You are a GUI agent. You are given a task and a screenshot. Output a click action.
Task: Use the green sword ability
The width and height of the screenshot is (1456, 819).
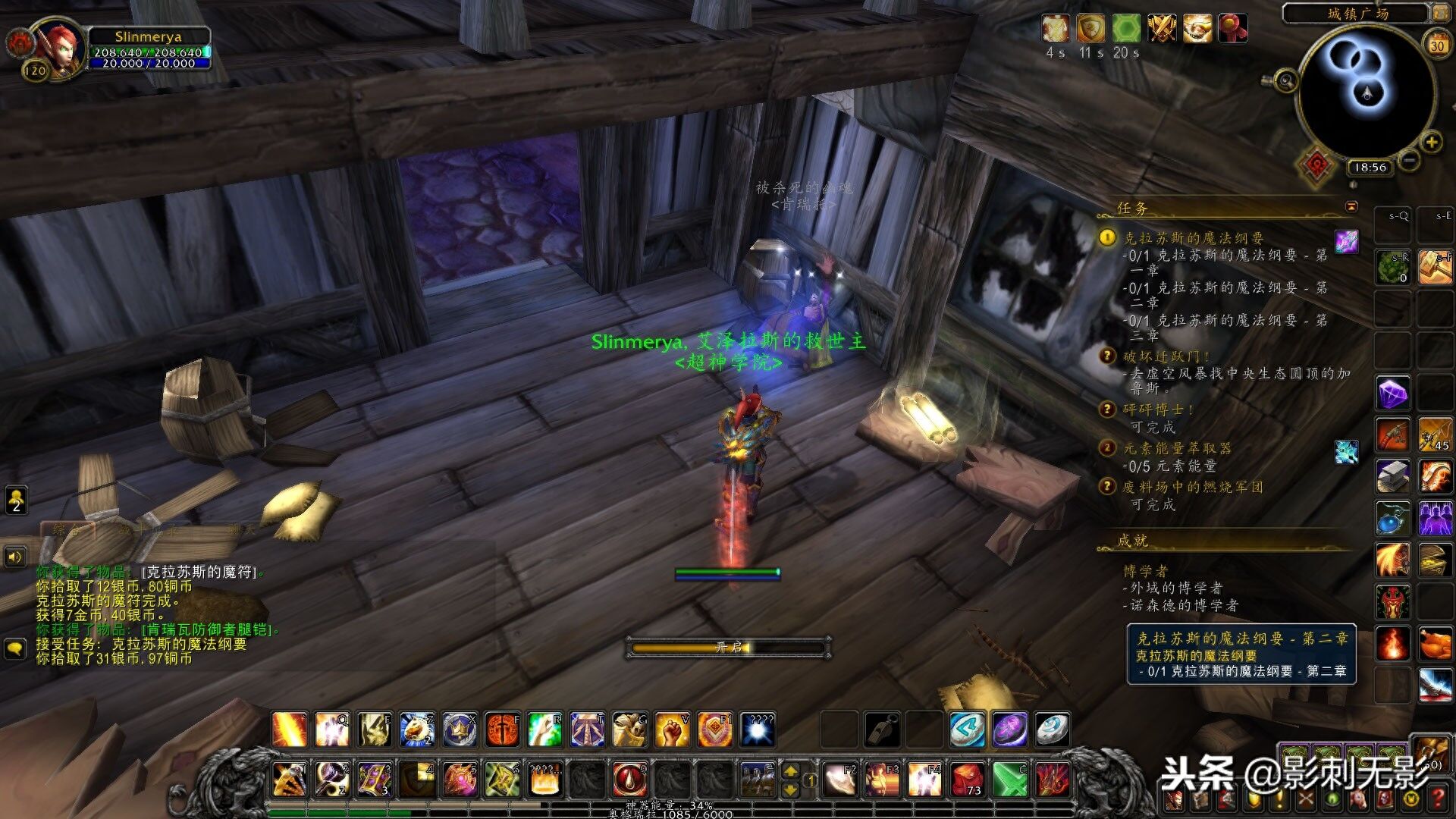(1010, 779)
